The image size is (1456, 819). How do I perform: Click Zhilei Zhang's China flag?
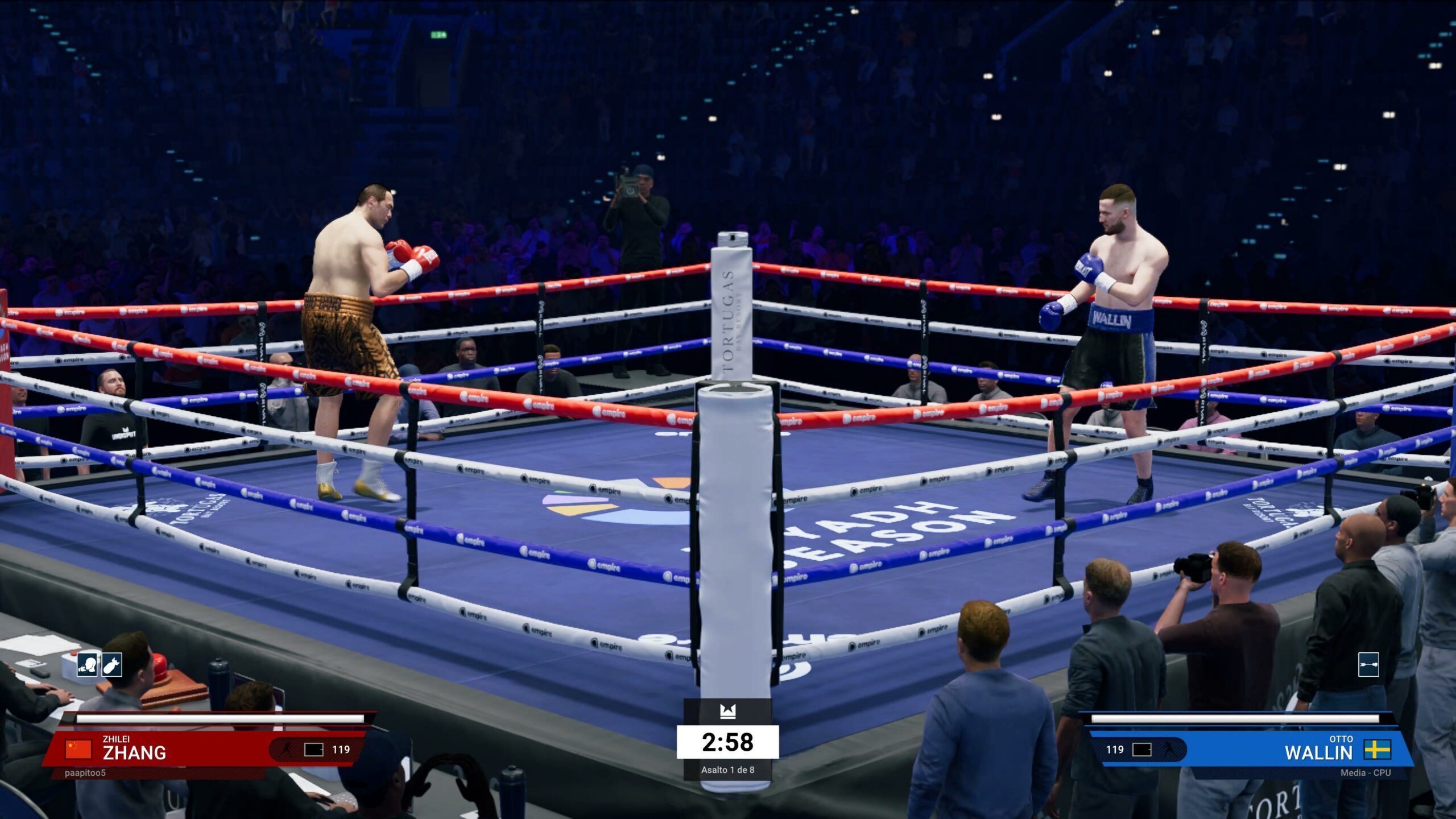click(78, 749)
